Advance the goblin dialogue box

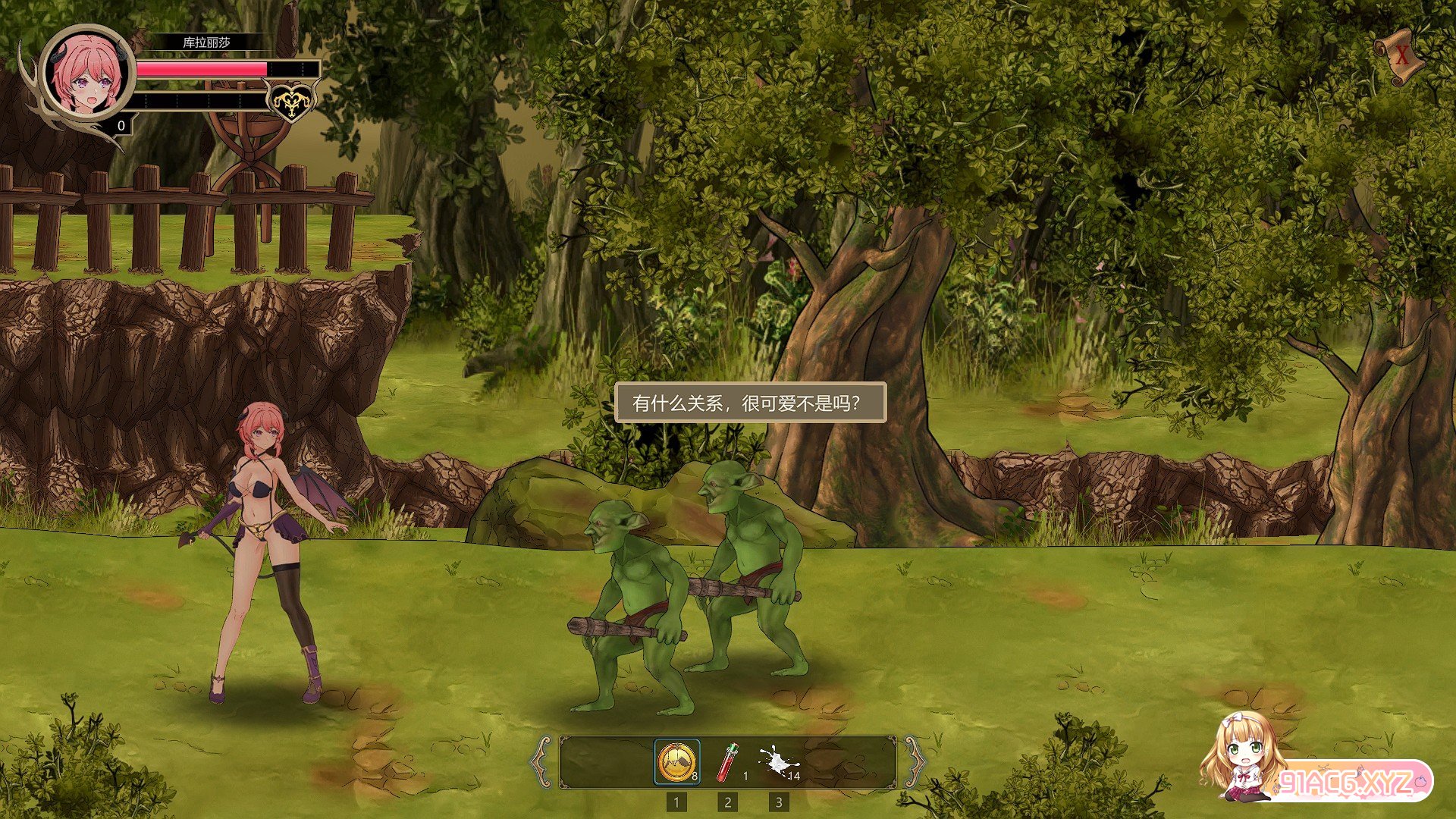tap(749, 403)
